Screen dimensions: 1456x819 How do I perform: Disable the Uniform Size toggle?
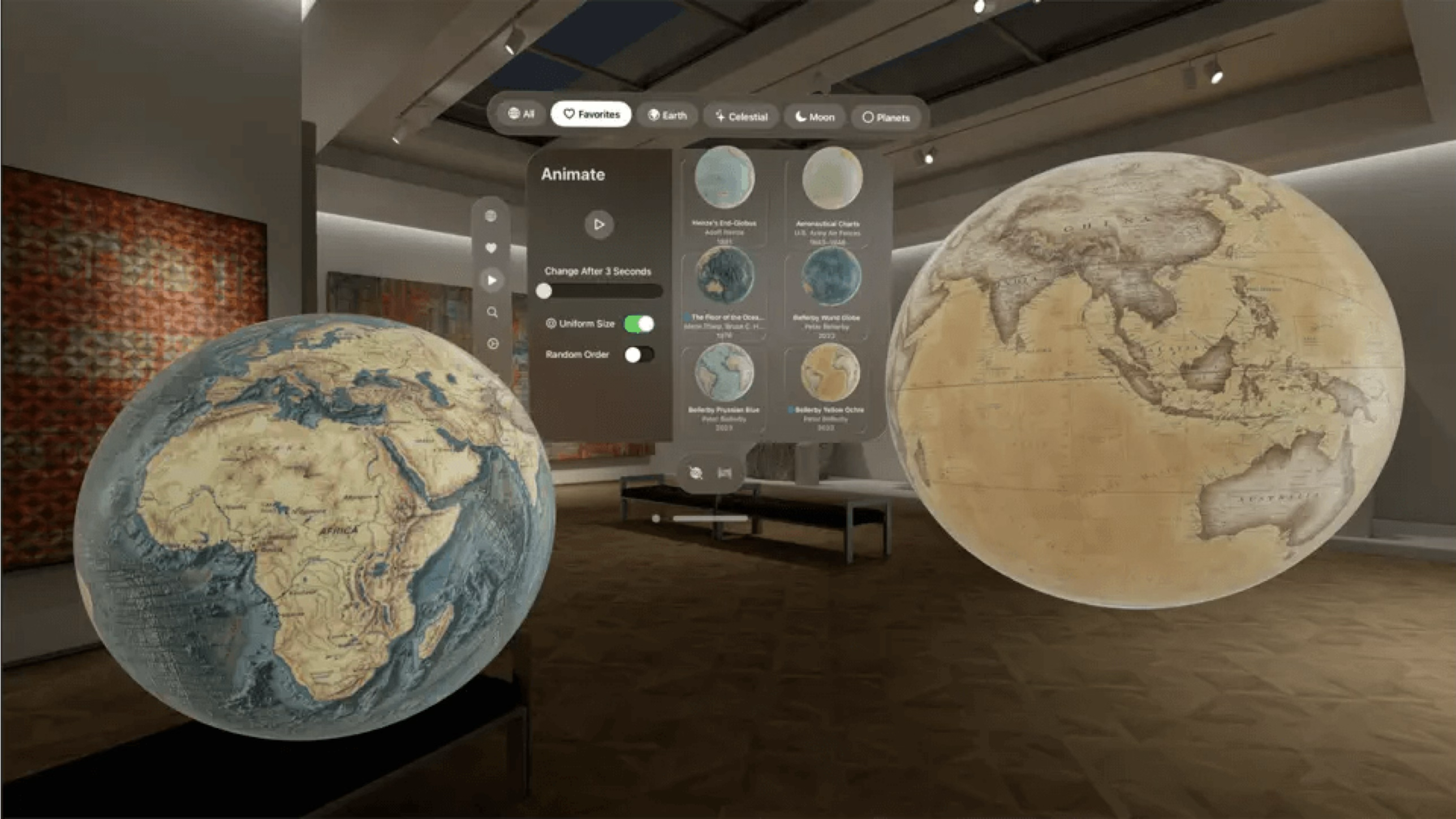click(x=638, y=324)
